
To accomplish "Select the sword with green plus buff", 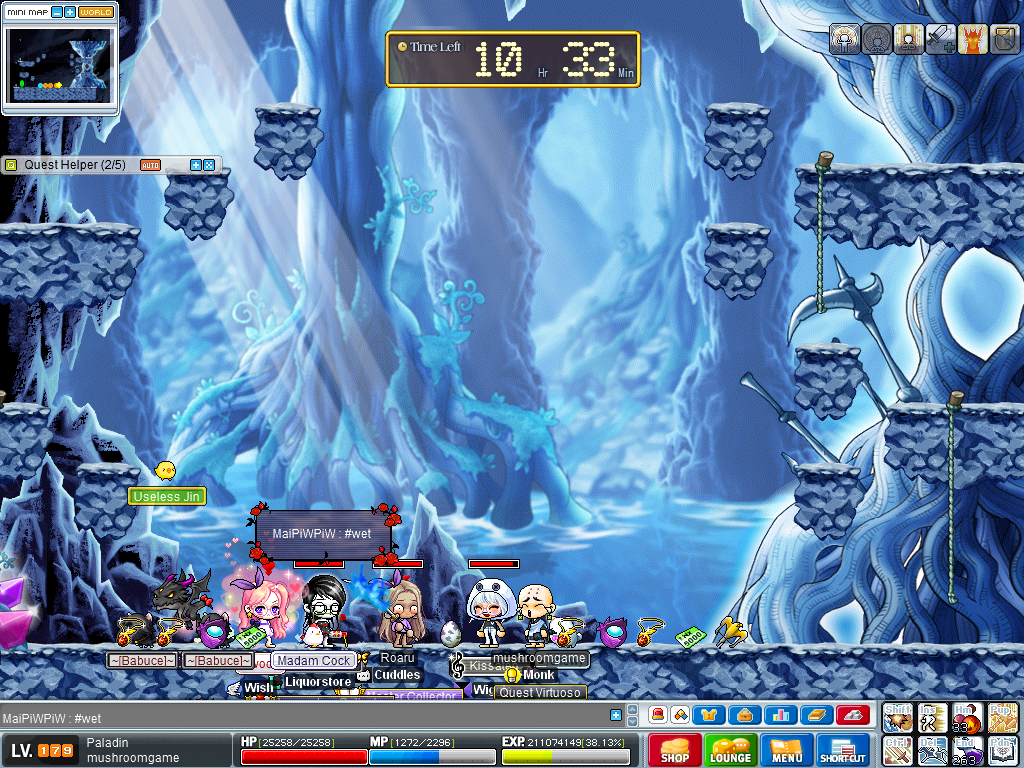I will coord(940,39).
